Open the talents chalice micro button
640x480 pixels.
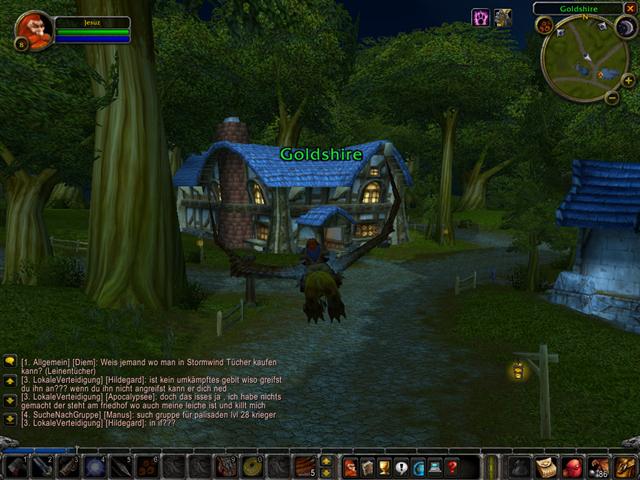tap(384, 467)
